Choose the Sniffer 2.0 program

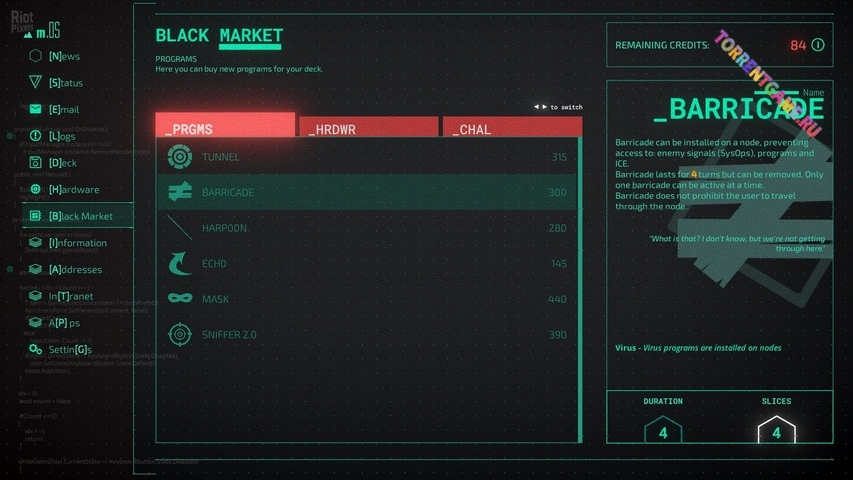367,335
